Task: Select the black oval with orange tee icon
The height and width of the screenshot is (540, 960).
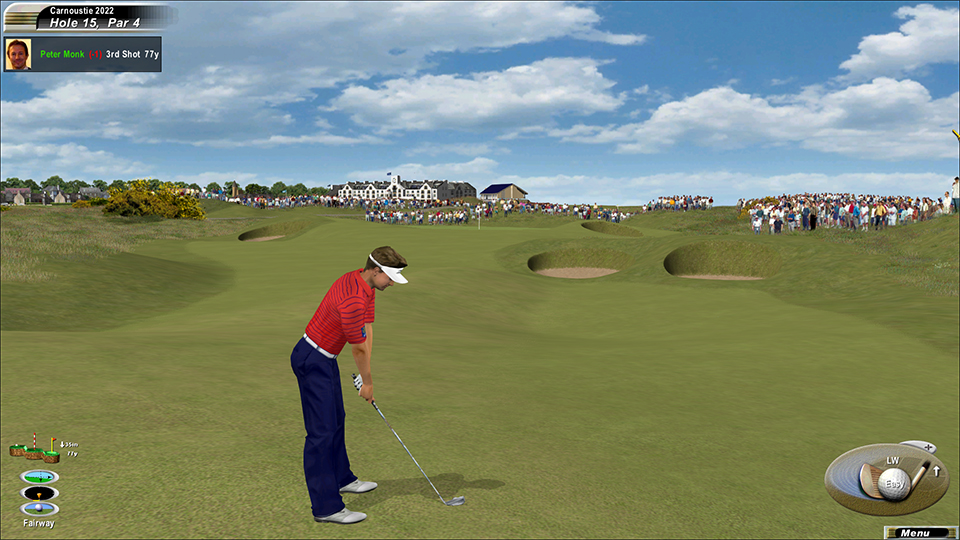Action: pyautogui.click(x=39, y=493)
